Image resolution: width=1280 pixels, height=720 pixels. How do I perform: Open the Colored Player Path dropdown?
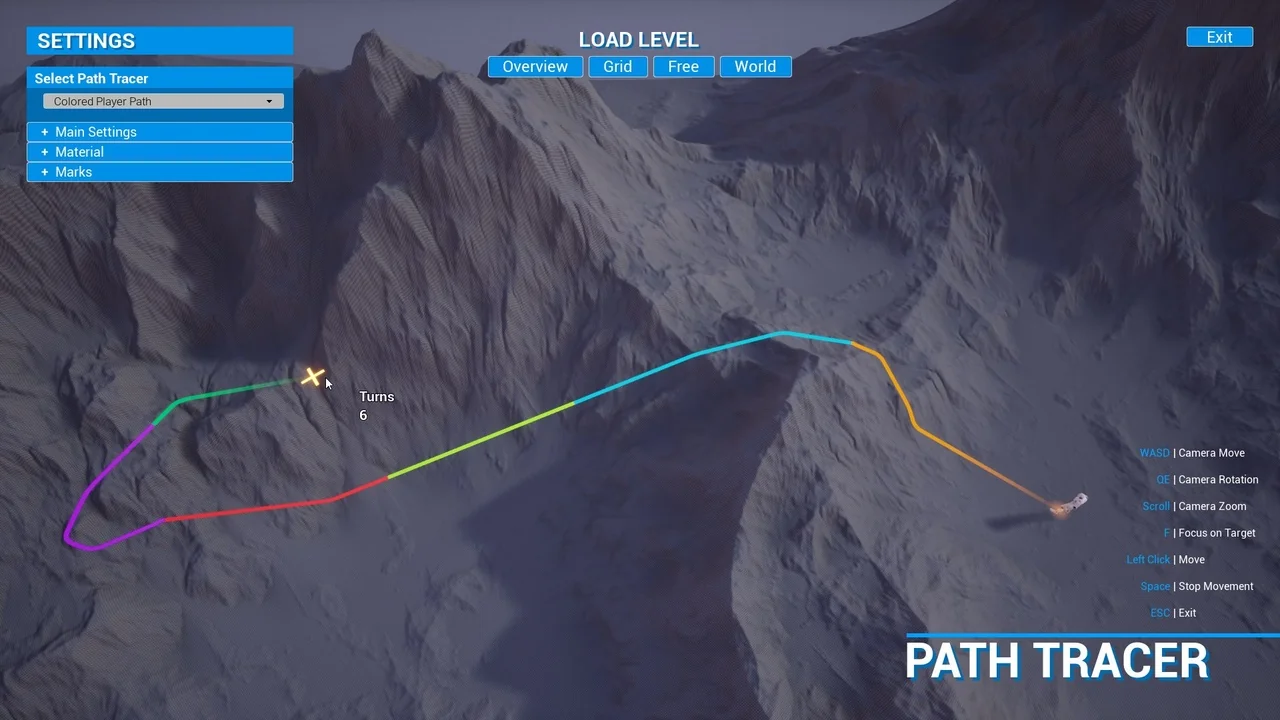[162, 101]
